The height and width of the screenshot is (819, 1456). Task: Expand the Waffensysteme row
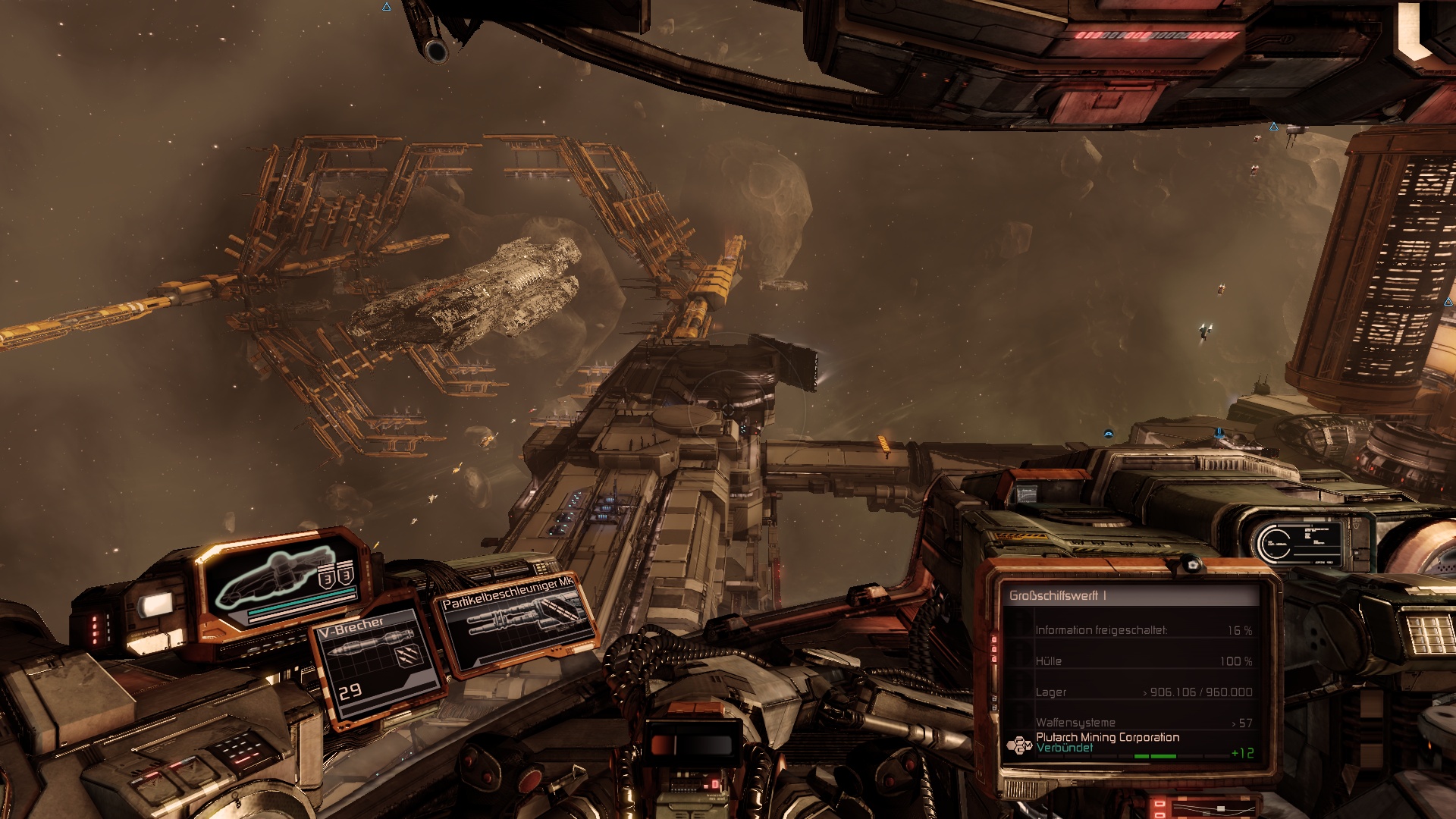click(x=1144, y=723)
